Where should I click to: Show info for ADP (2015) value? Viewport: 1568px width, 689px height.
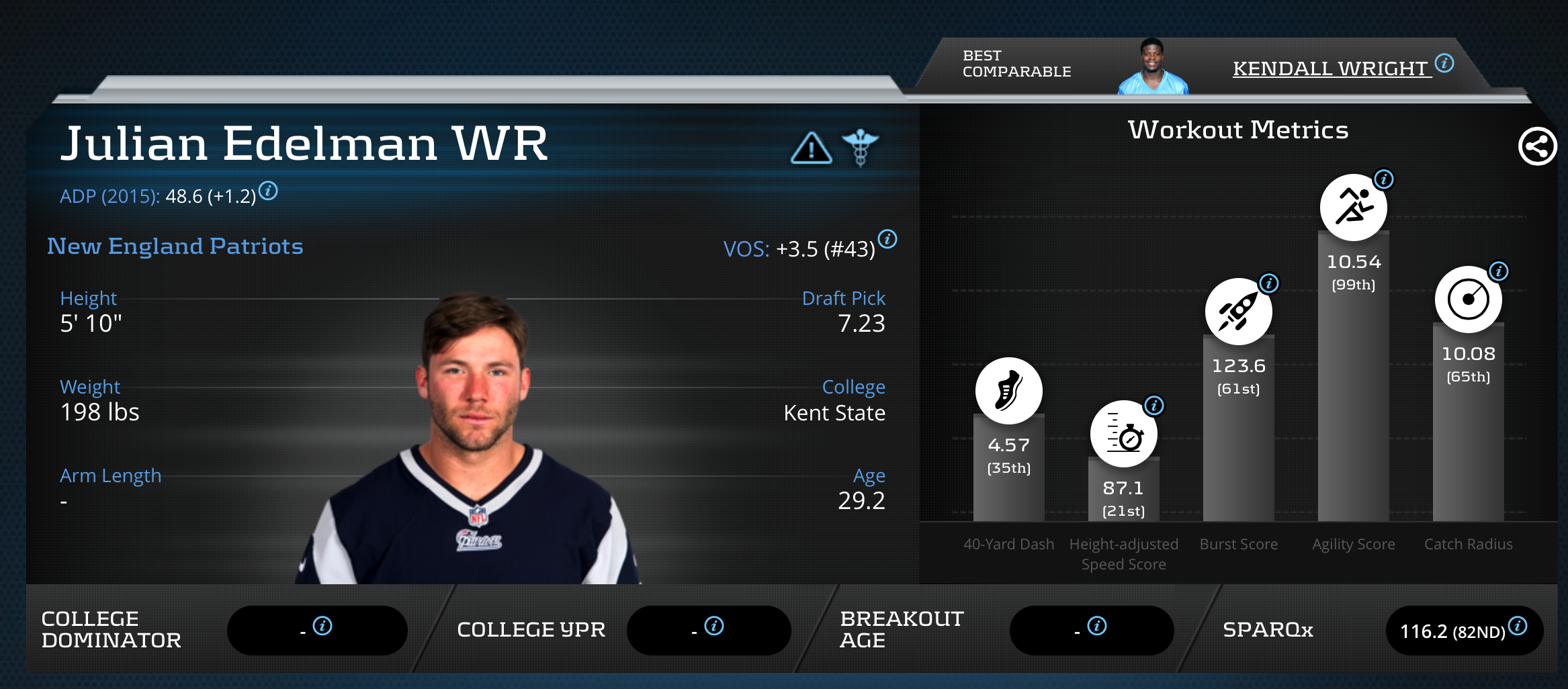[x=268, y=191]
